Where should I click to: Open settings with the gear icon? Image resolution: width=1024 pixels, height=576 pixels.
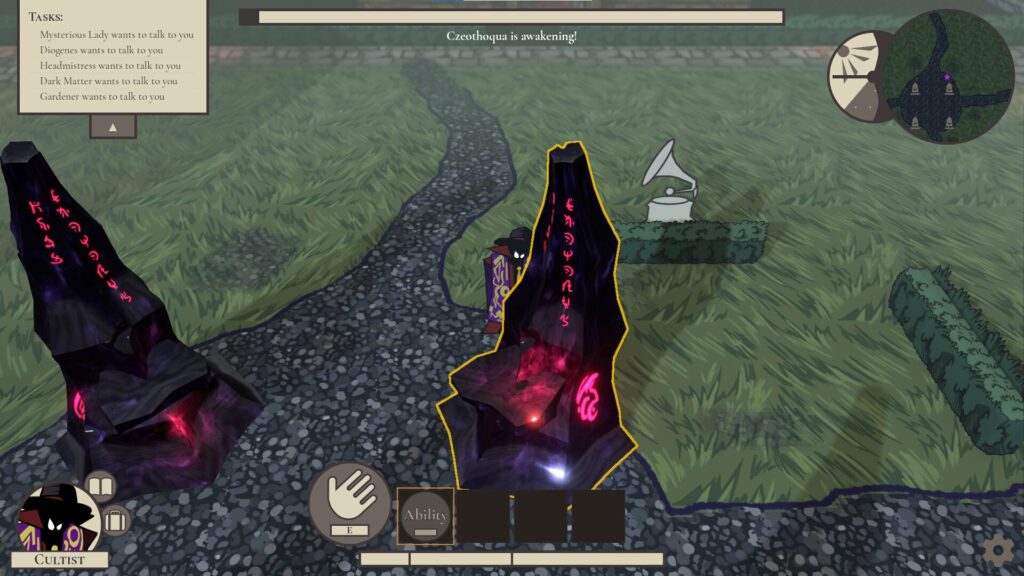996,549
